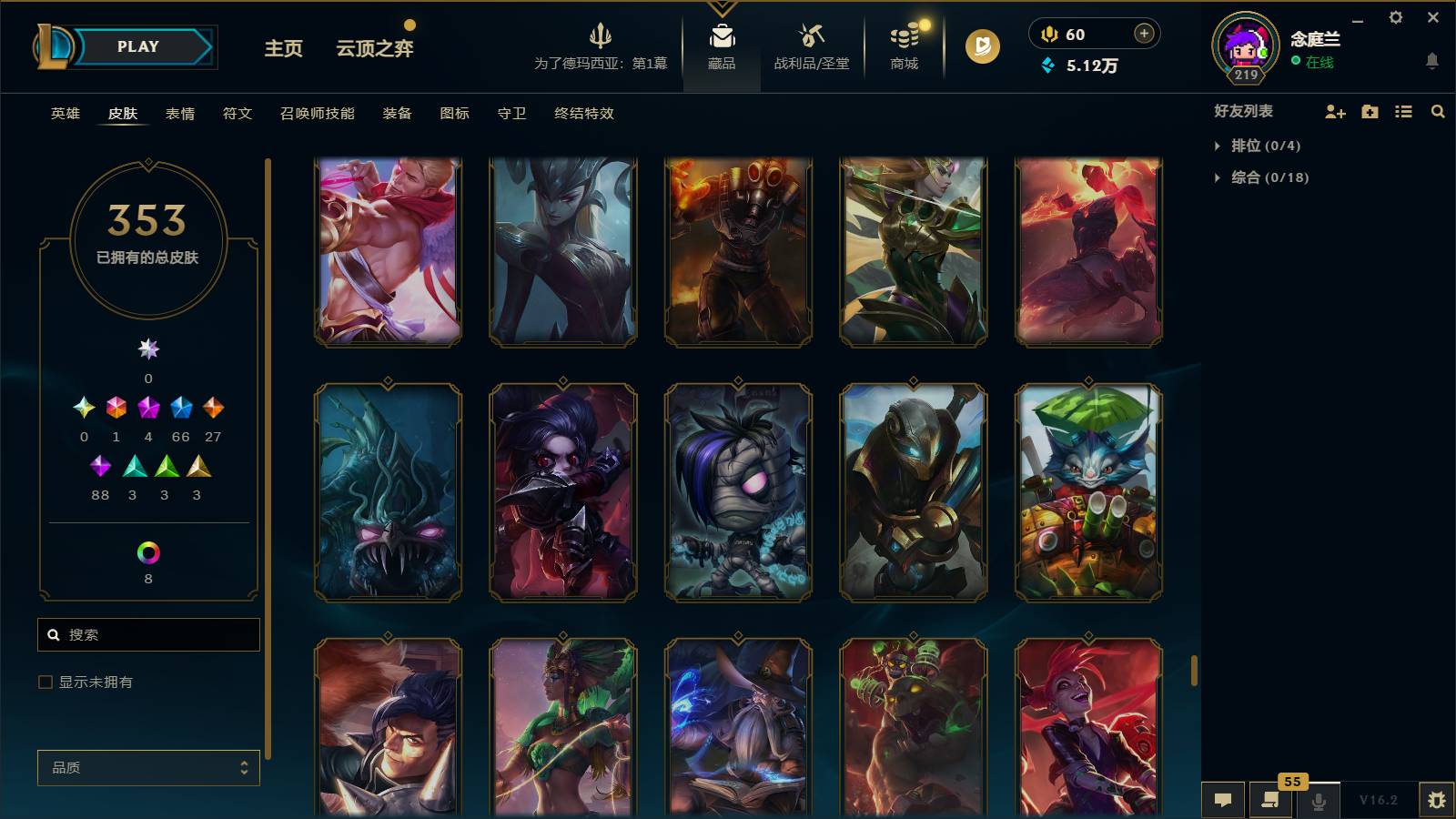The image size is (1456, 819).
Task: Toggle the friend list view icon
Action: point(1403,112)
